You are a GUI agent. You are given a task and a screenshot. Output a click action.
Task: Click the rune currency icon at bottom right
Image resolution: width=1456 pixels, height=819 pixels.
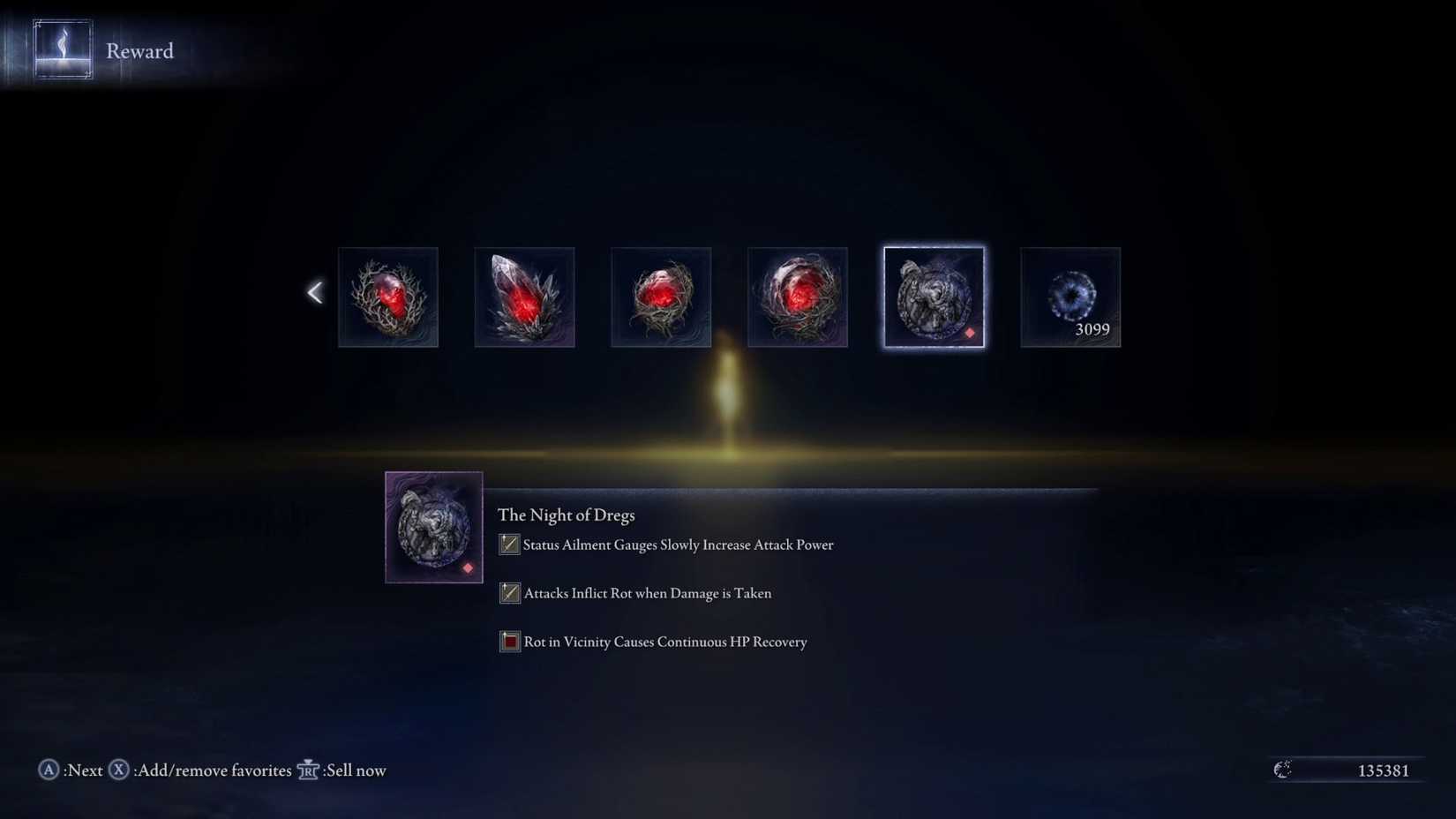point(1282,770)
